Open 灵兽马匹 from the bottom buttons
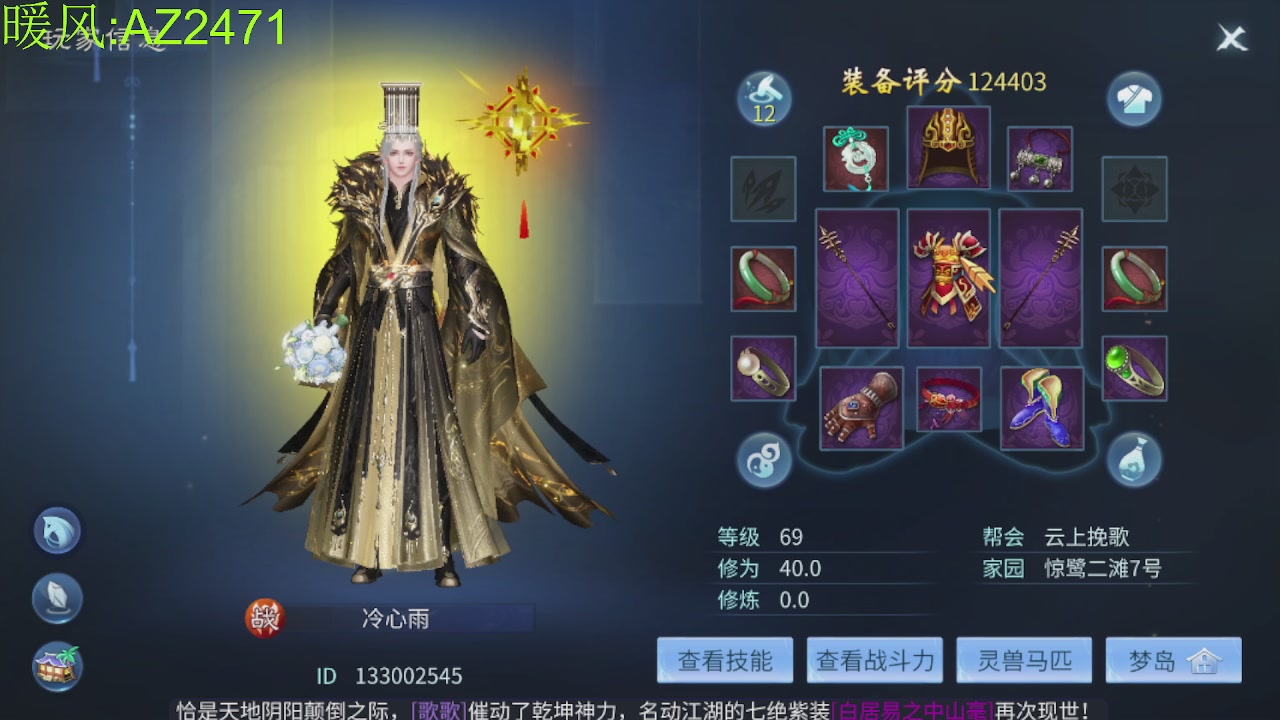1280x720 pixels. coord(1023,659)
